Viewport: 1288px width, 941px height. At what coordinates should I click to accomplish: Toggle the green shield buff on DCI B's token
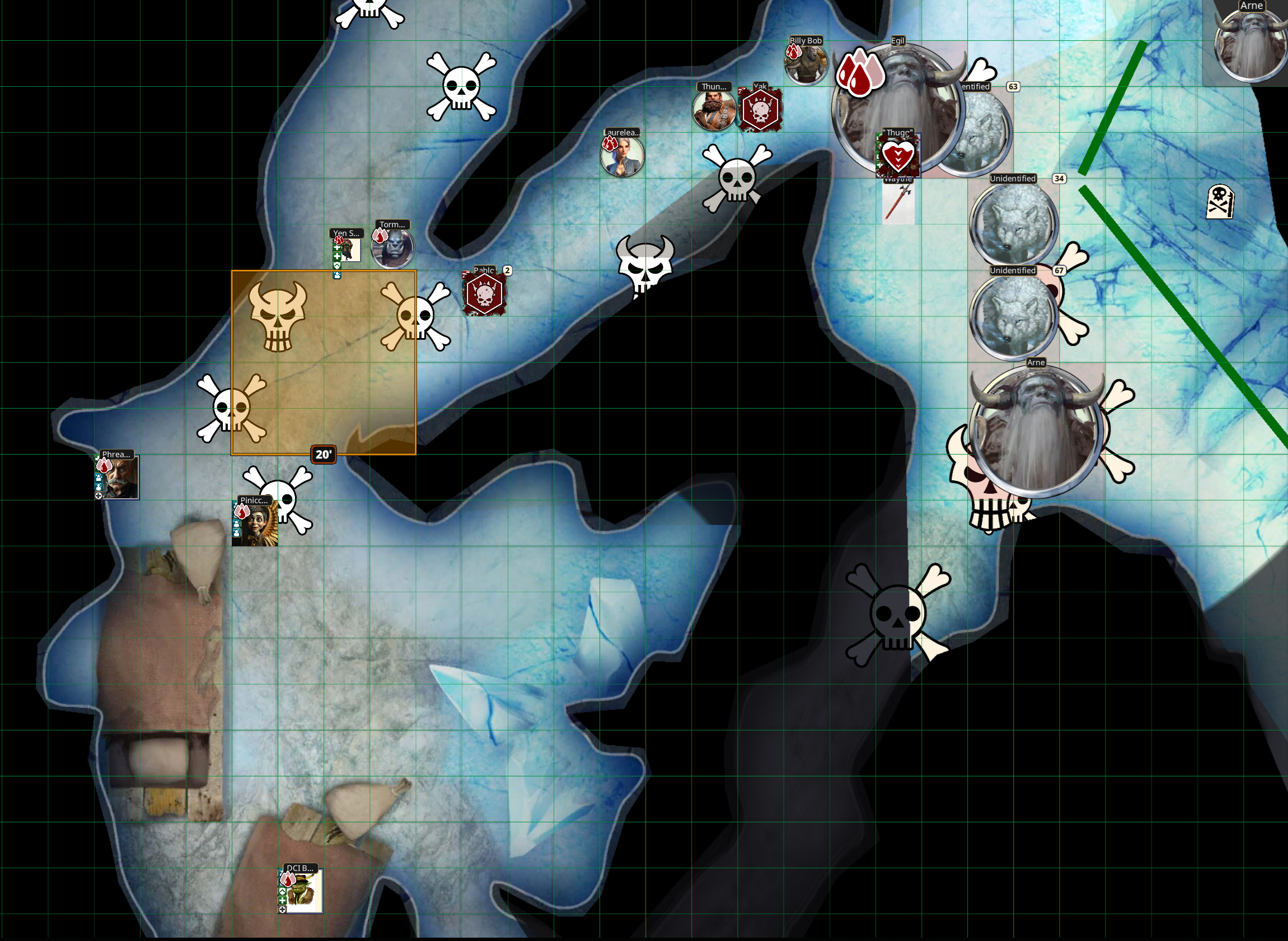coord(283,892)
